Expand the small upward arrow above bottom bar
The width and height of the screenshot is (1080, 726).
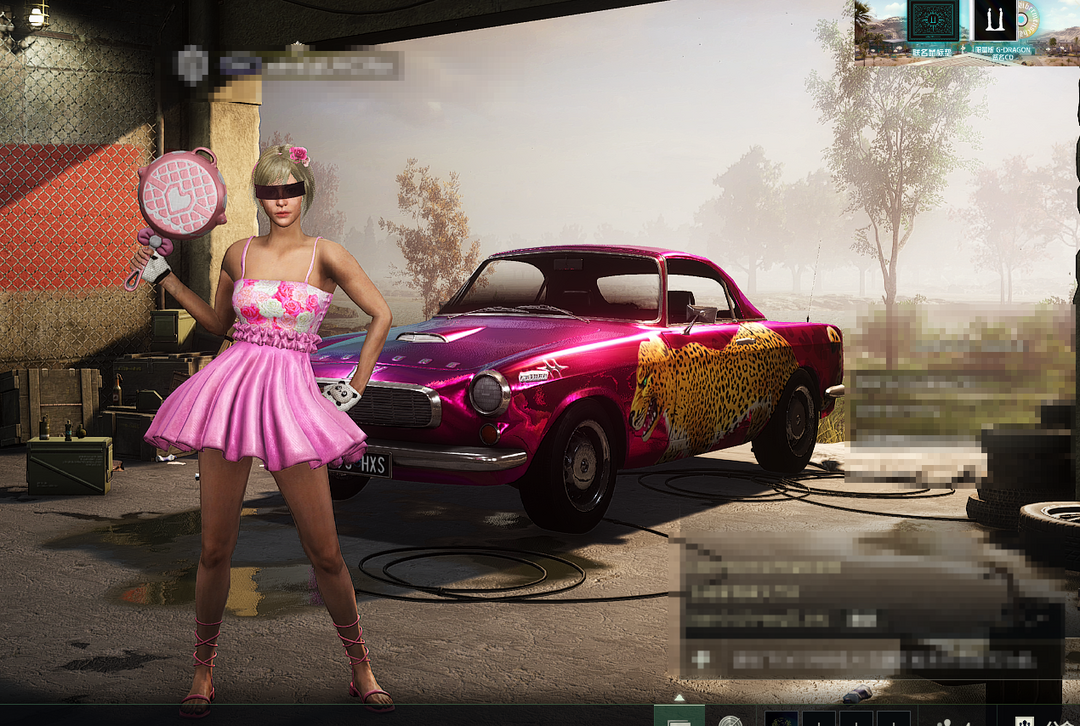(x=679, y=697)
